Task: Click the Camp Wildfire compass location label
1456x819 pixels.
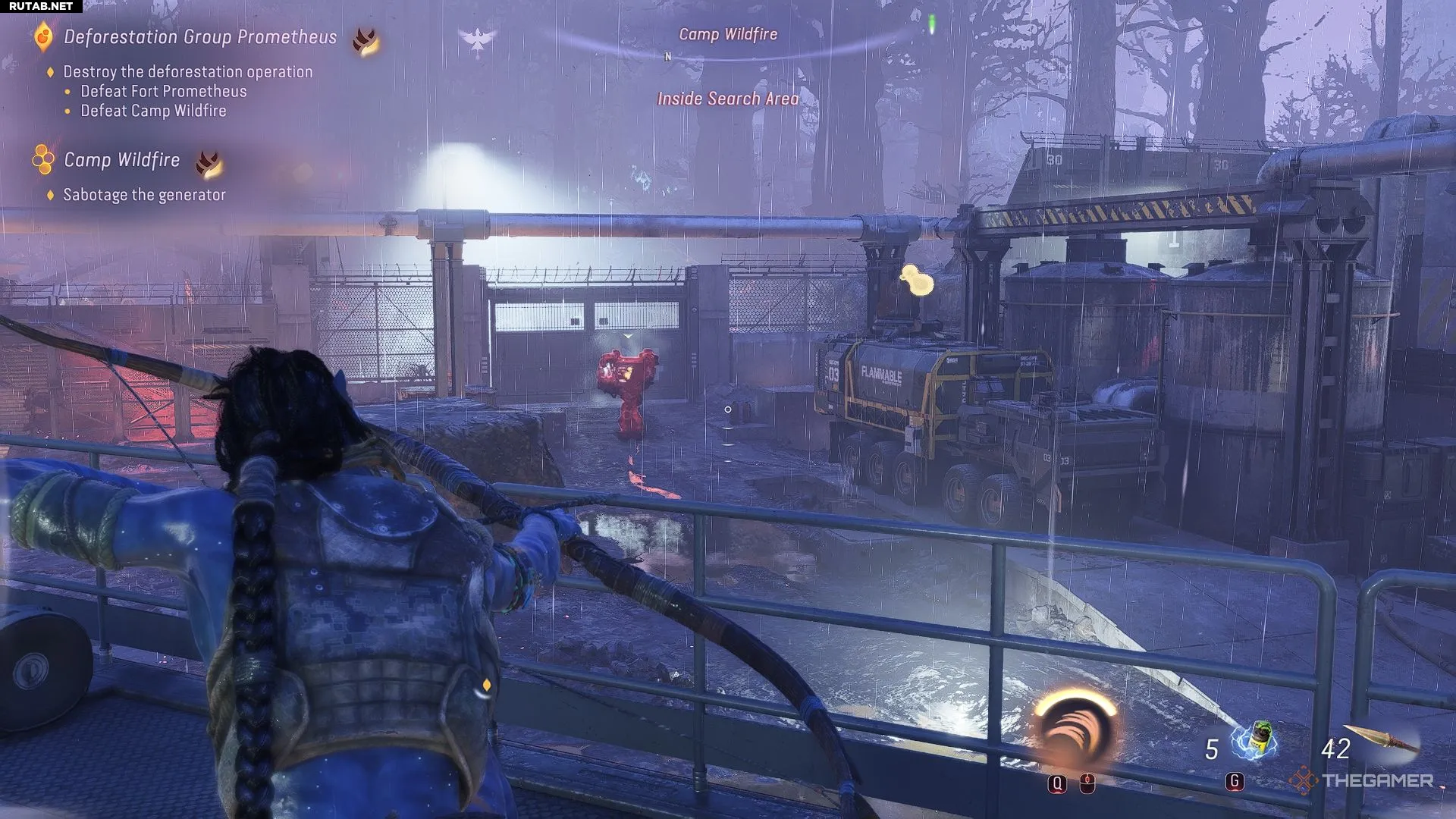Action: pos(728,35)
